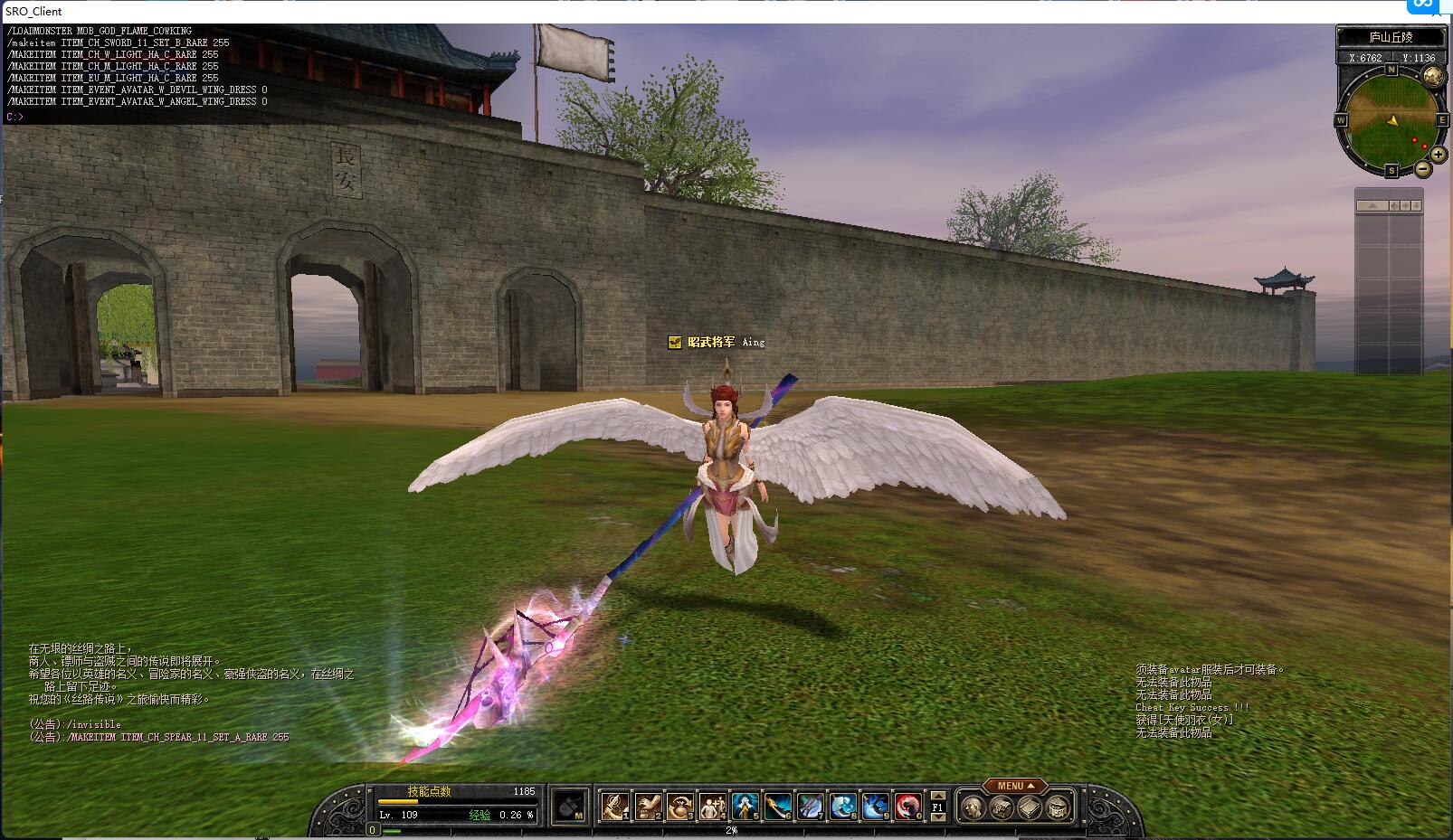Use the hotbar slot 3 action
This screenshot has width=1453, height=840.
(x=680, y=806)
